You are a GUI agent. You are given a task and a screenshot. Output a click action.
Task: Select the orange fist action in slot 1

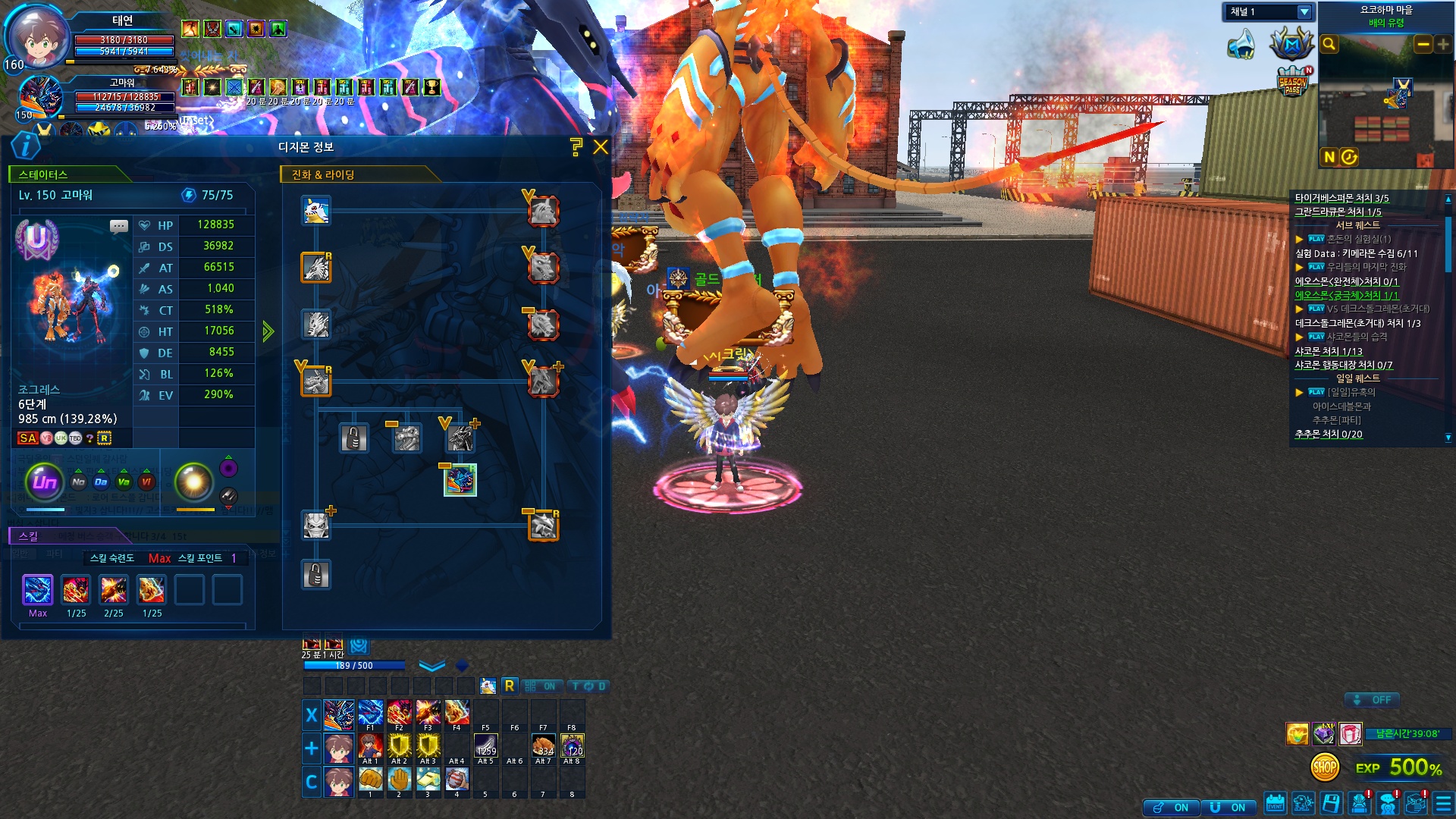(370, 780)
